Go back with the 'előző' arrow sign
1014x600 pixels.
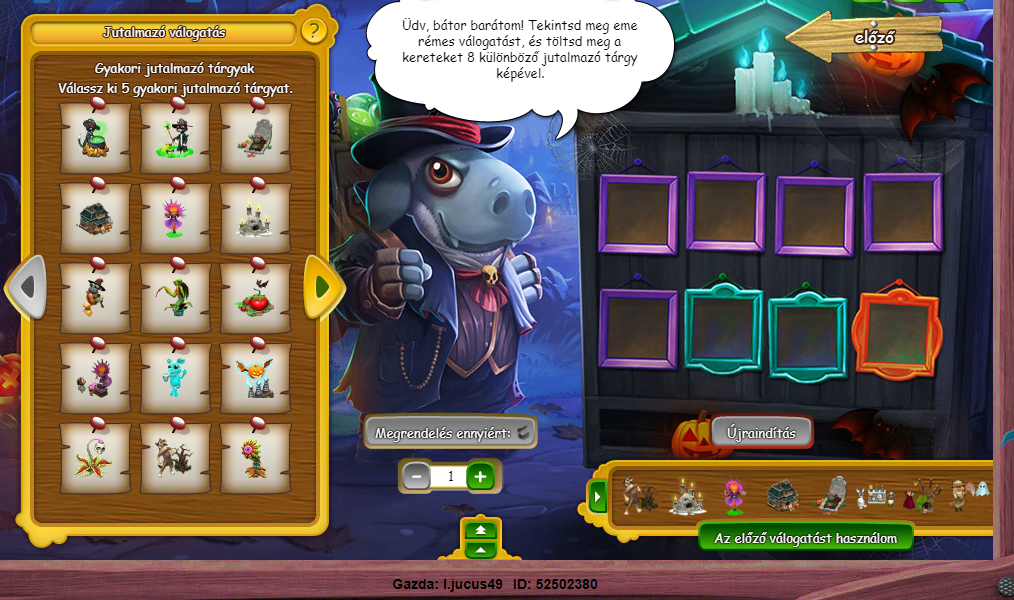[x=866, y=39]
